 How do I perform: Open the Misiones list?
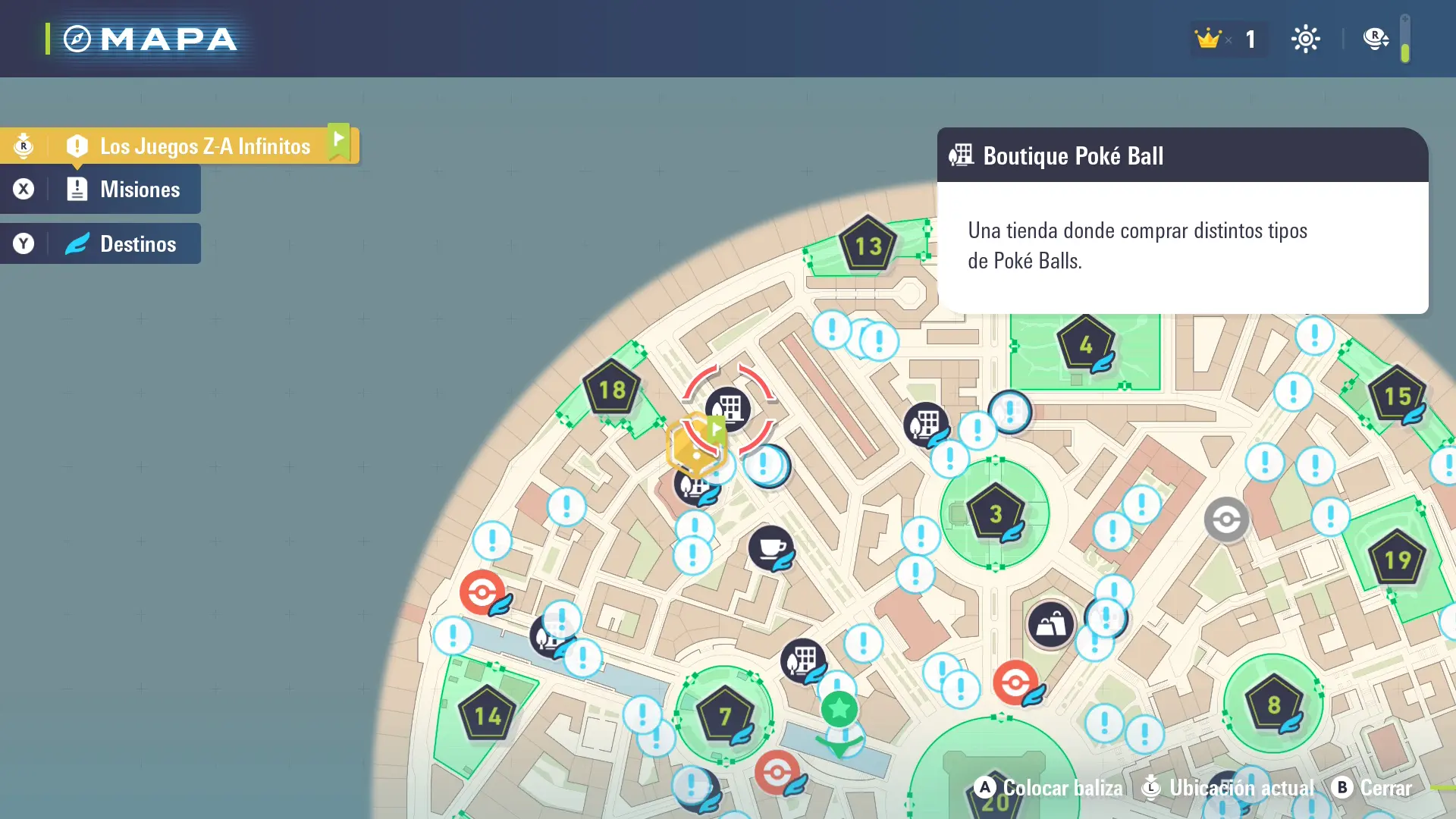[140, 190]
